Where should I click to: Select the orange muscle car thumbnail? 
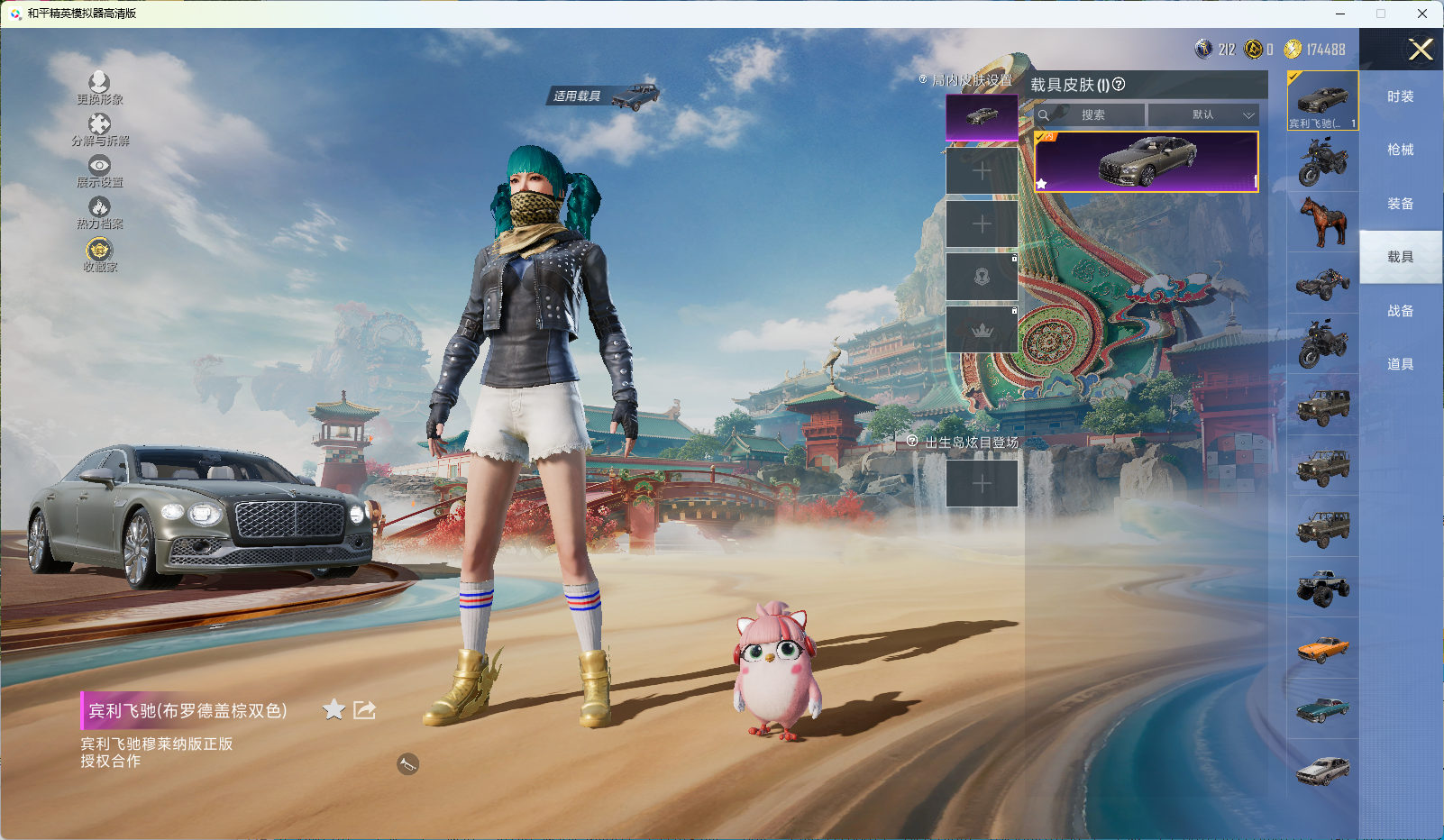(x=1322, y=648)
